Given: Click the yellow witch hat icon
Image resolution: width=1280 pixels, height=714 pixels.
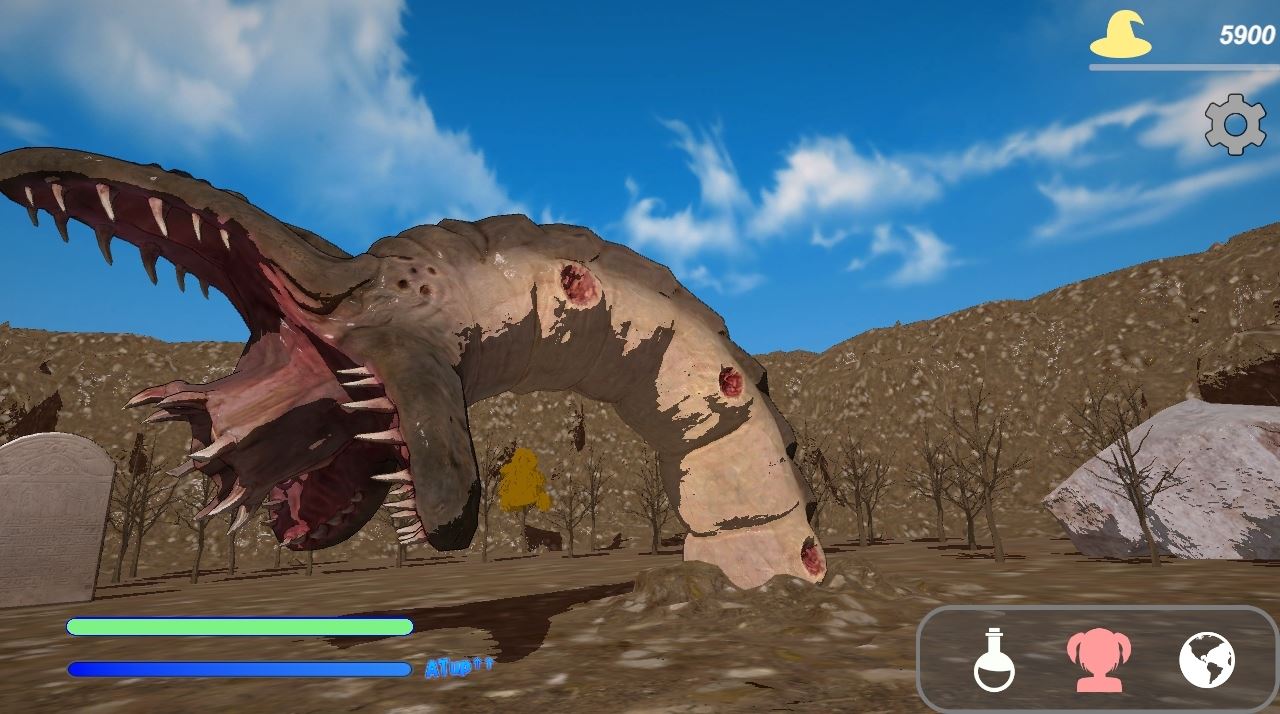Looking at the screenshot, I should [x=1120, y=36].
